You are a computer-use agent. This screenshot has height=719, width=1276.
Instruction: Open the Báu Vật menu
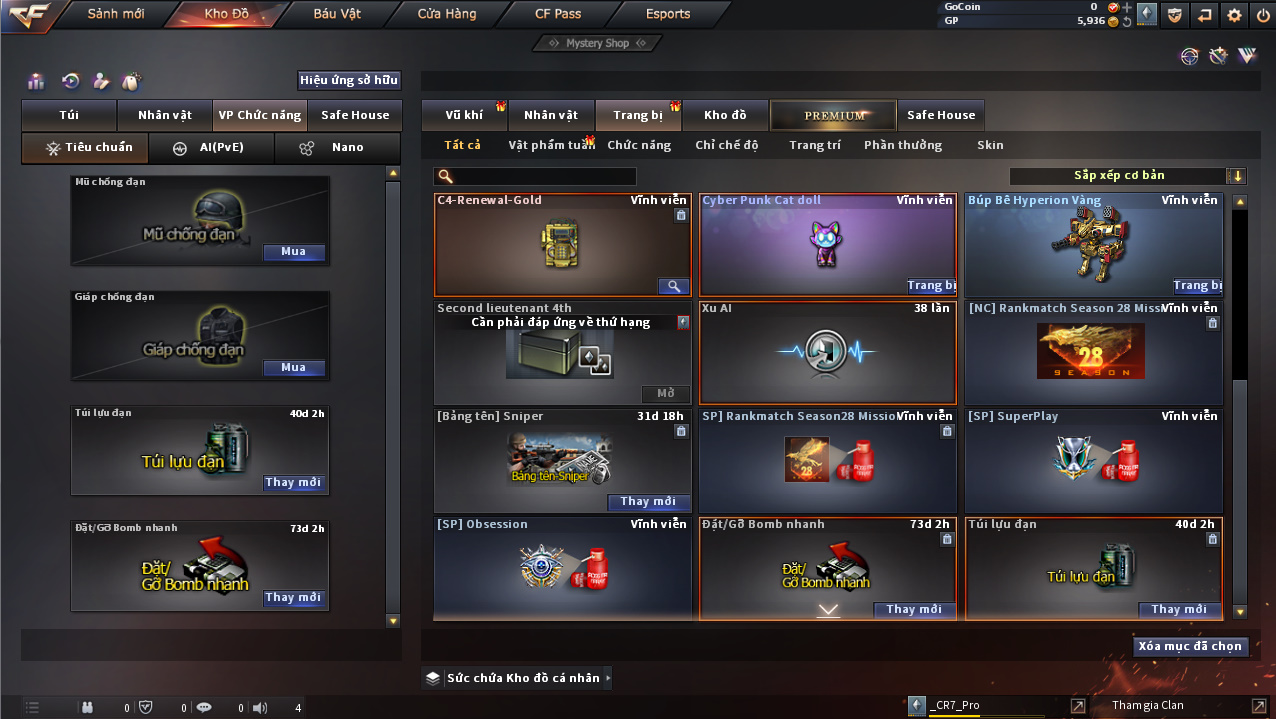337,14
